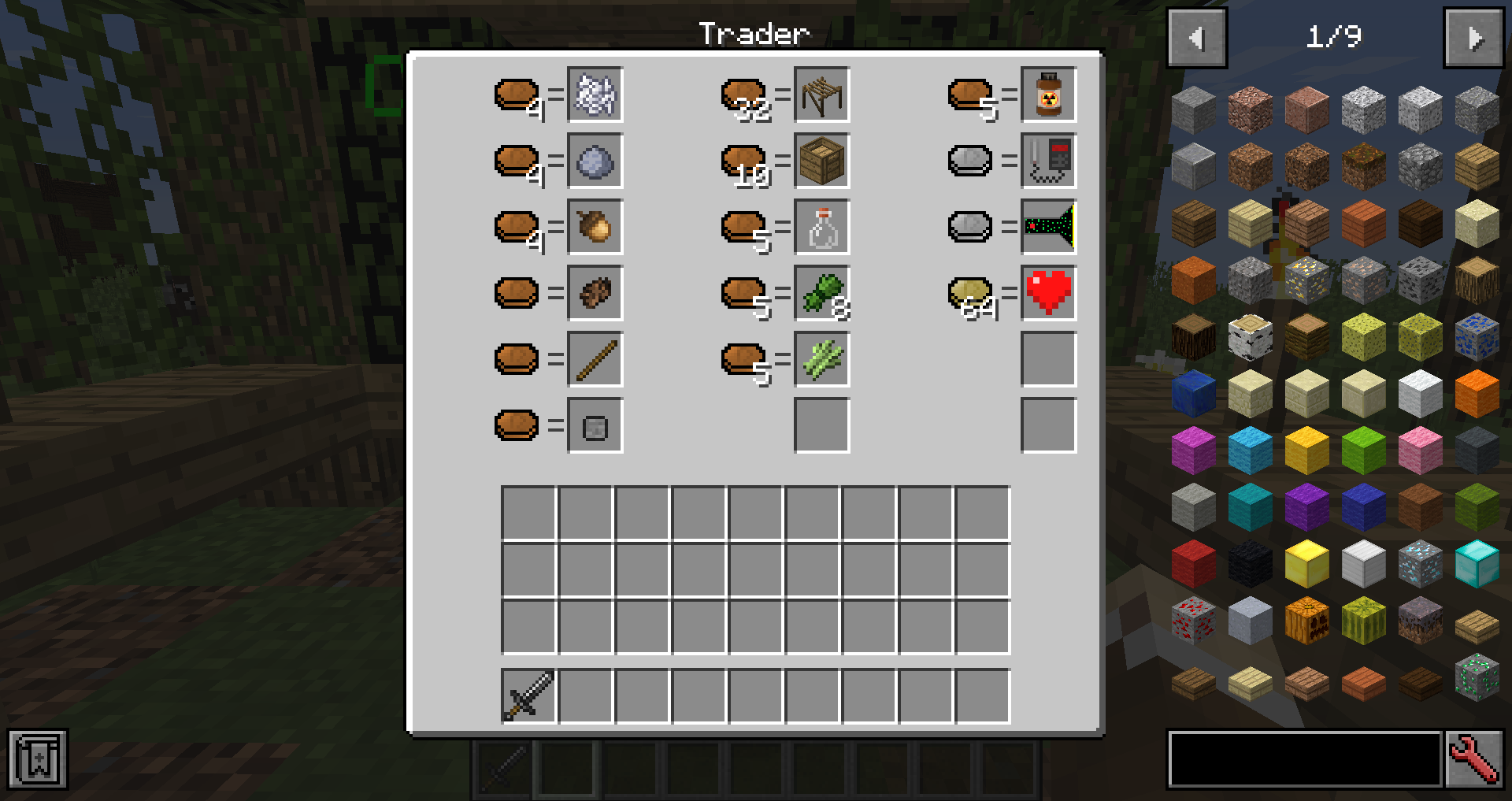Open the bookmarks button in the corner
This screenshot has height=801, width=1512.
point(38,759)
